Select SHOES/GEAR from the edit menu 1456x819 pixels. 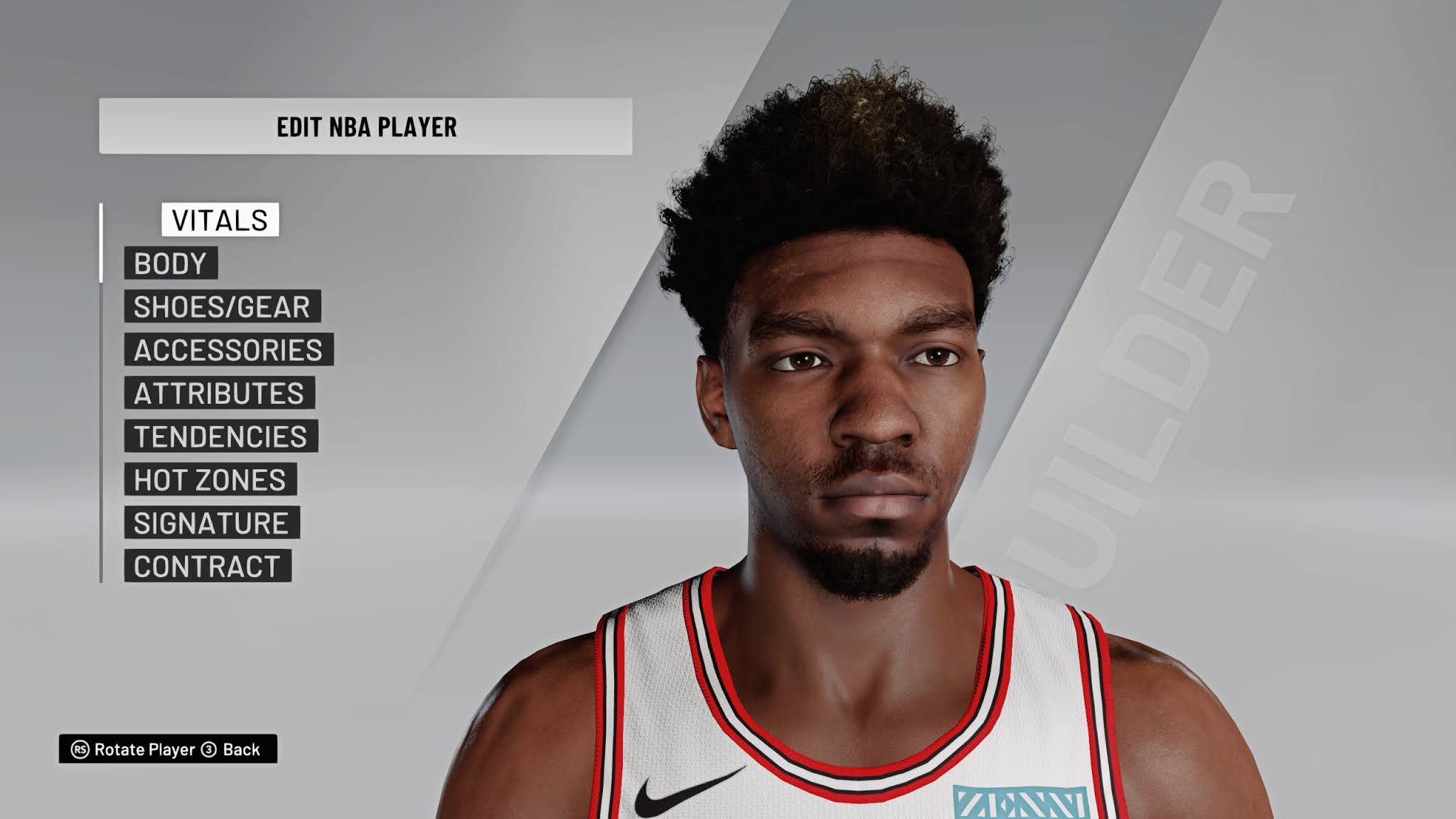220,307
